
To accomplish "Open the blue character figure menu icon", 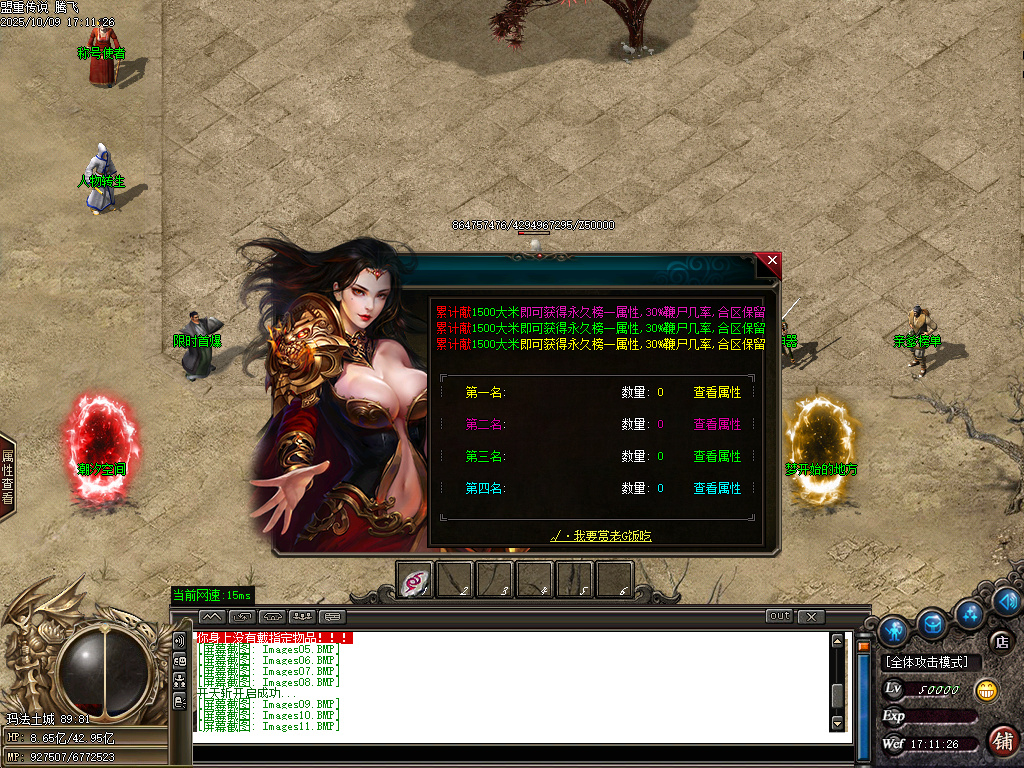I will coord(894,629).
